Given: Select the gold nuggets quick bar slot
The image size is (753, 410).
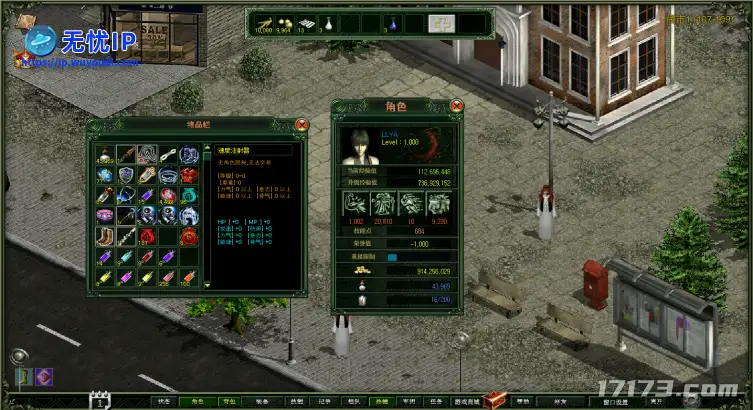Looking at the screenshot, I should click(x=283, y=22).
